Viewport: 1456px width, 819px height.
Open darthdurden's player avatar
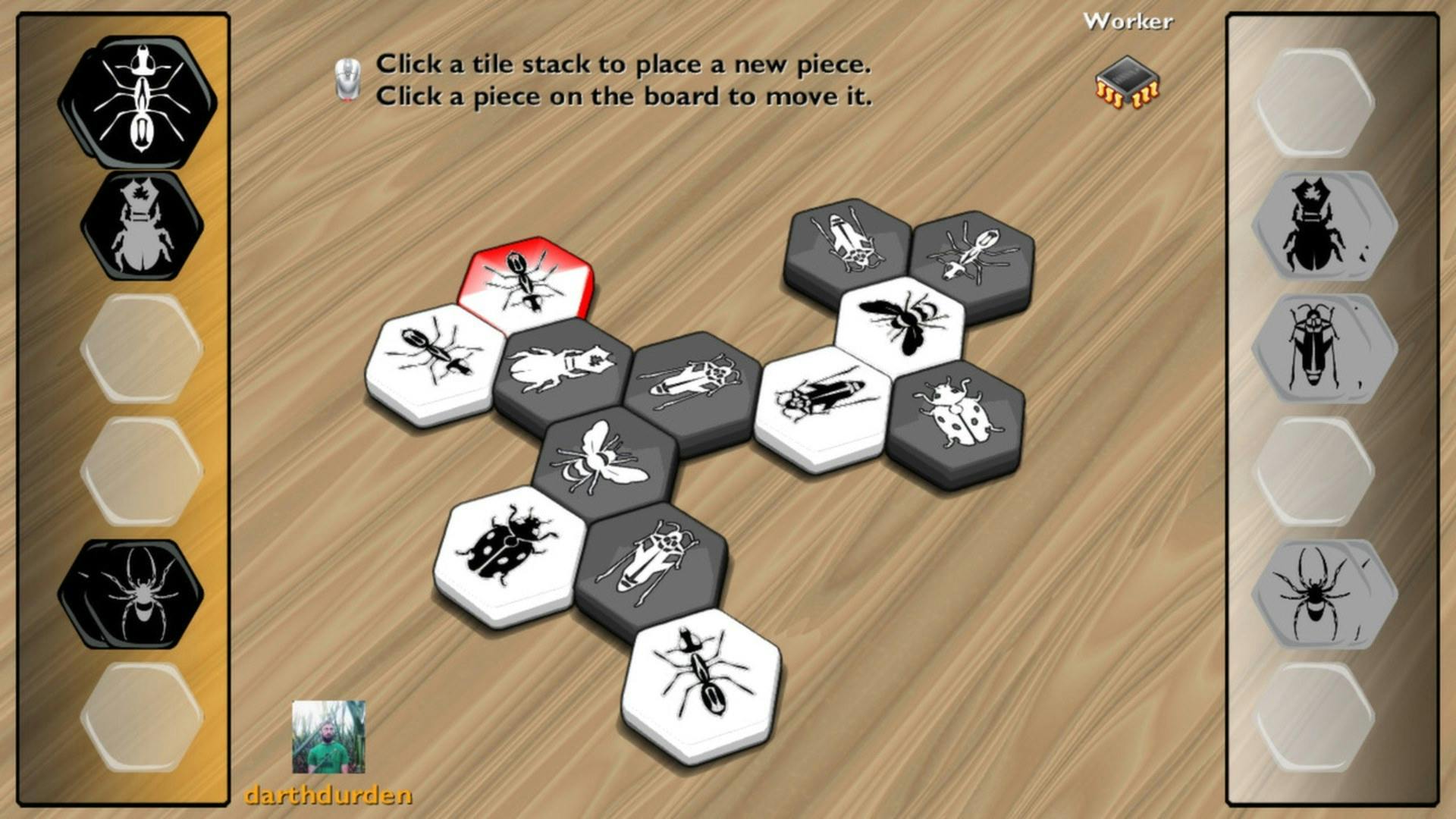[x=329, y=736]
